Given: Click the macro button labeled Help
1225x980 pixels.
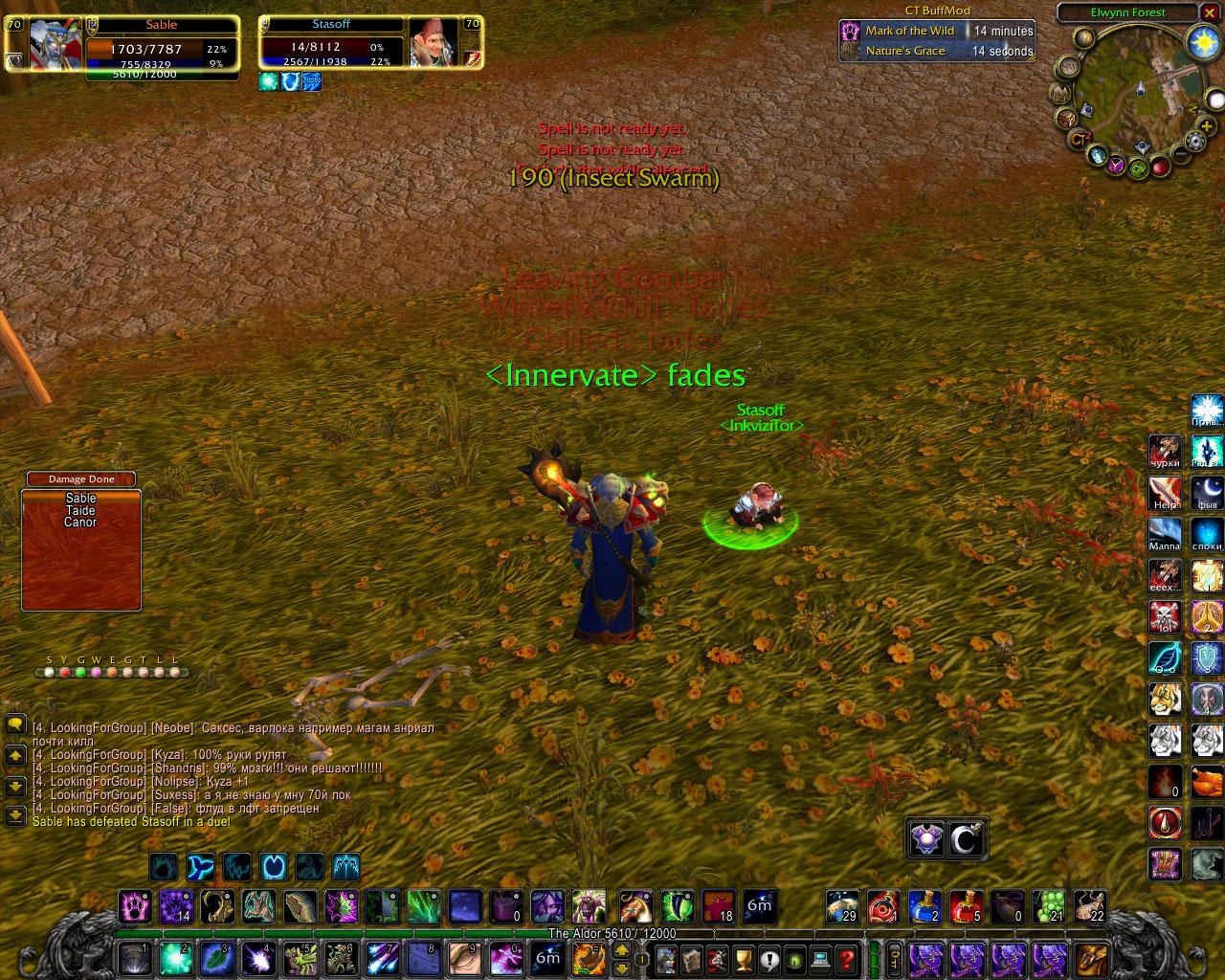Looking at the screenshot, I should point(1165,494).
